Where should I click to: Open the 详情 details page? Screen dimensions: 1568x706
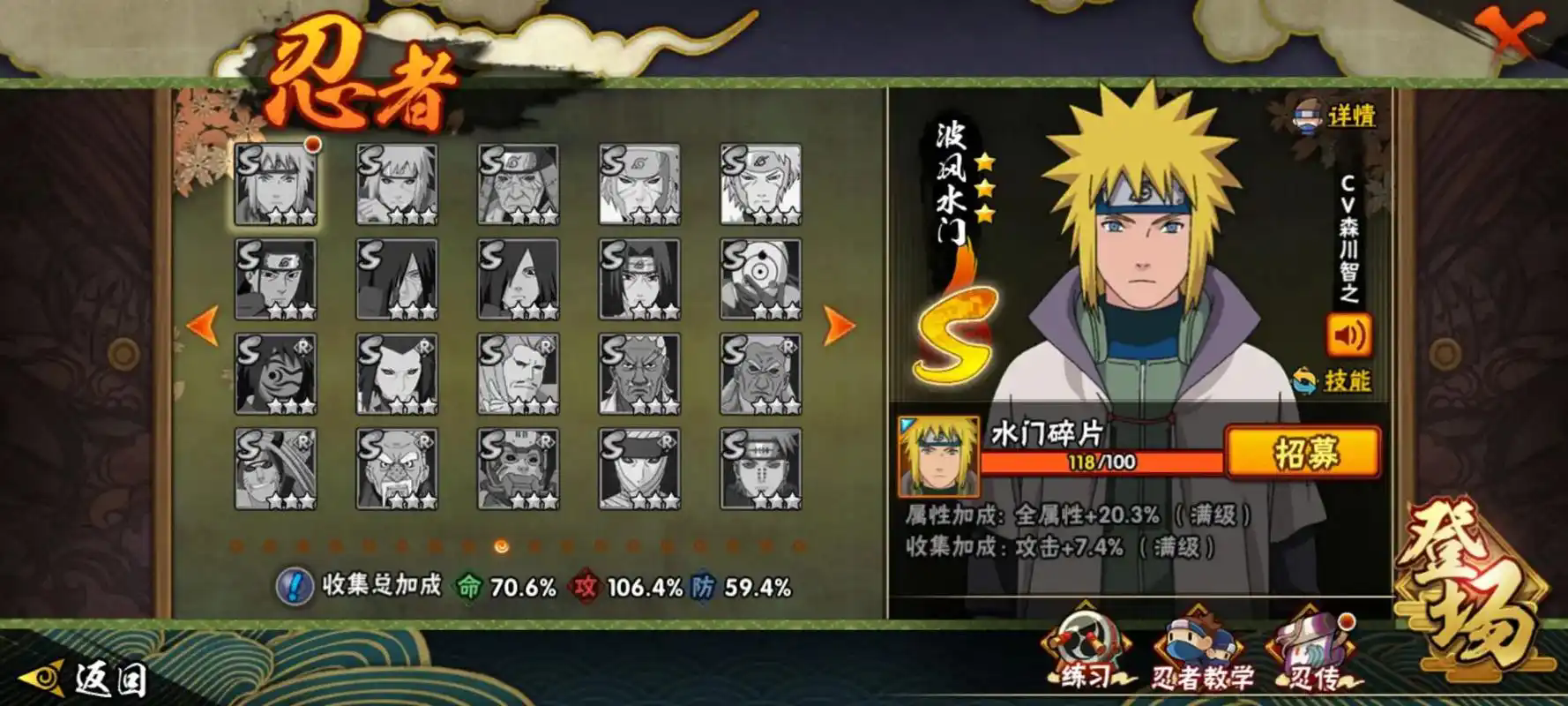coord(1336,116)
